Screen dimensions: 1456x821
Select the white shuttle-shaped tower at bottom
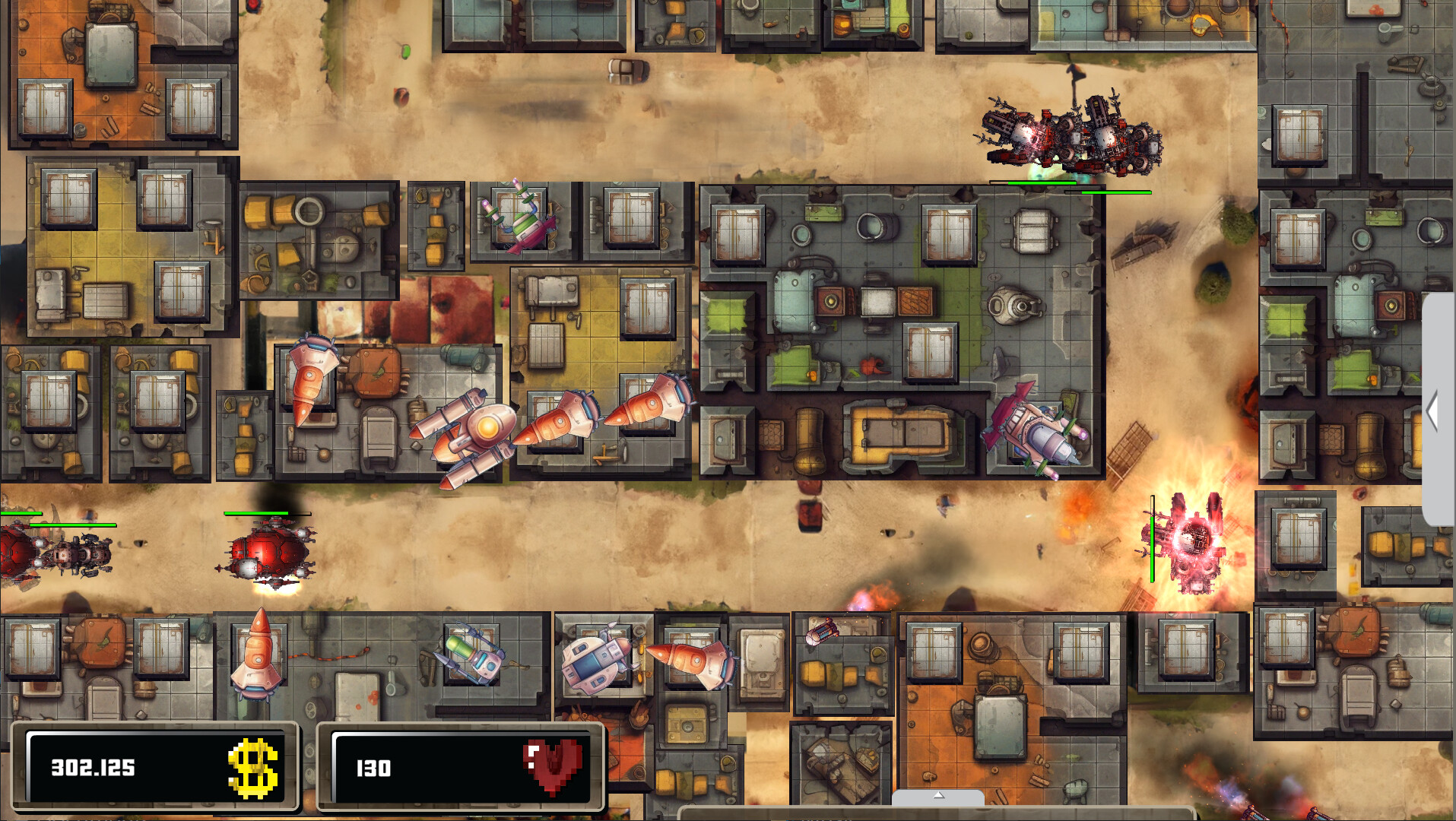tap(595, 661)
